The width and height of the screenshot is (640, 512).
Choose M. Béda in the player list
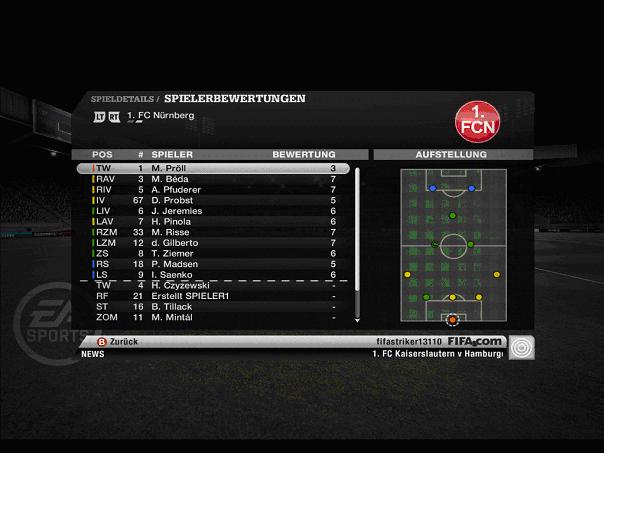tap(214, 179)
